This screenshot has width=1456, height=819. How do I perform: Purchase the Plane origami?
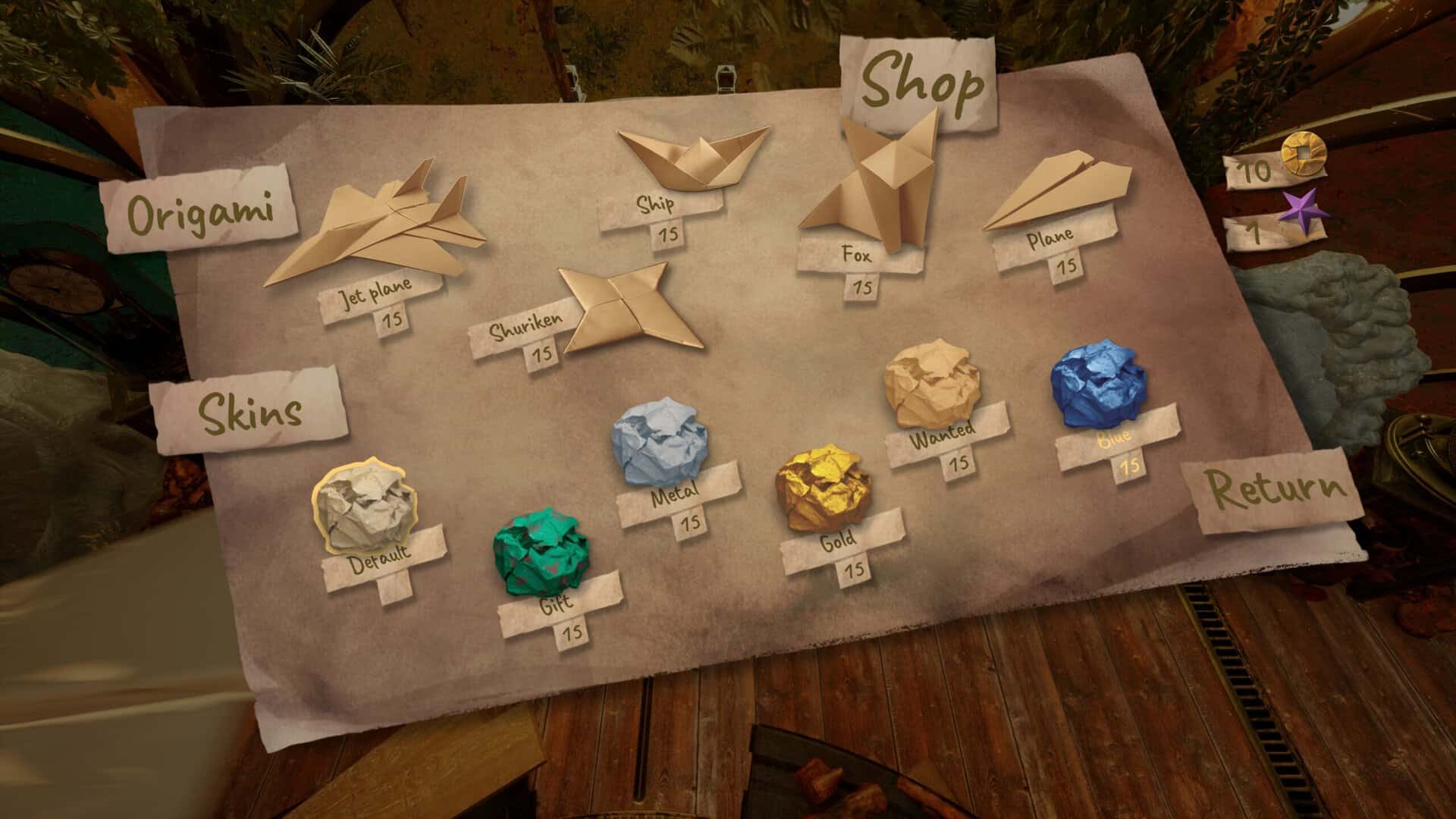[1057, 195]
